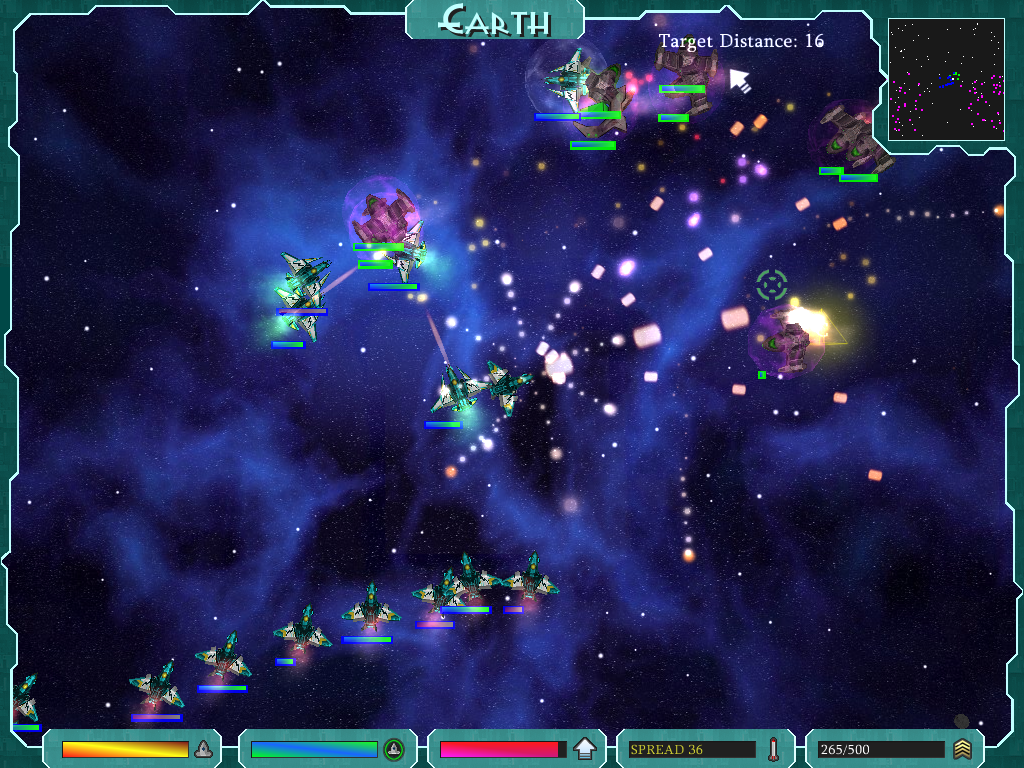
Task: Click the green circular shield icon
Action: click(x=394, y=749)
